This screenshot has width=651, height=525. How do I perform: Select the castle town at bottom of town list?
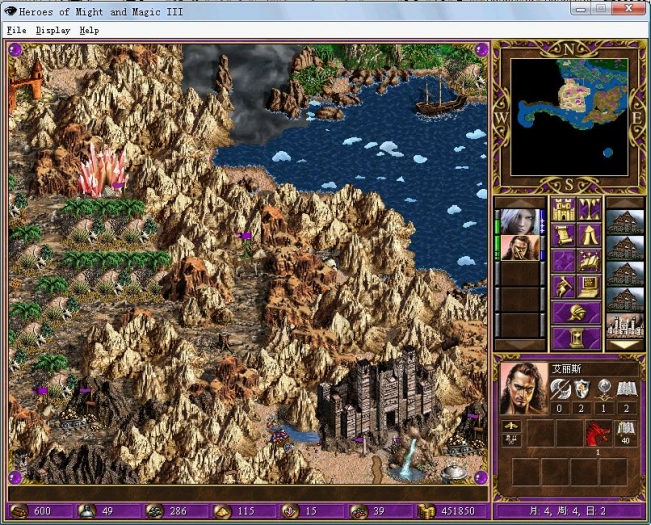(x=626, y=326)
